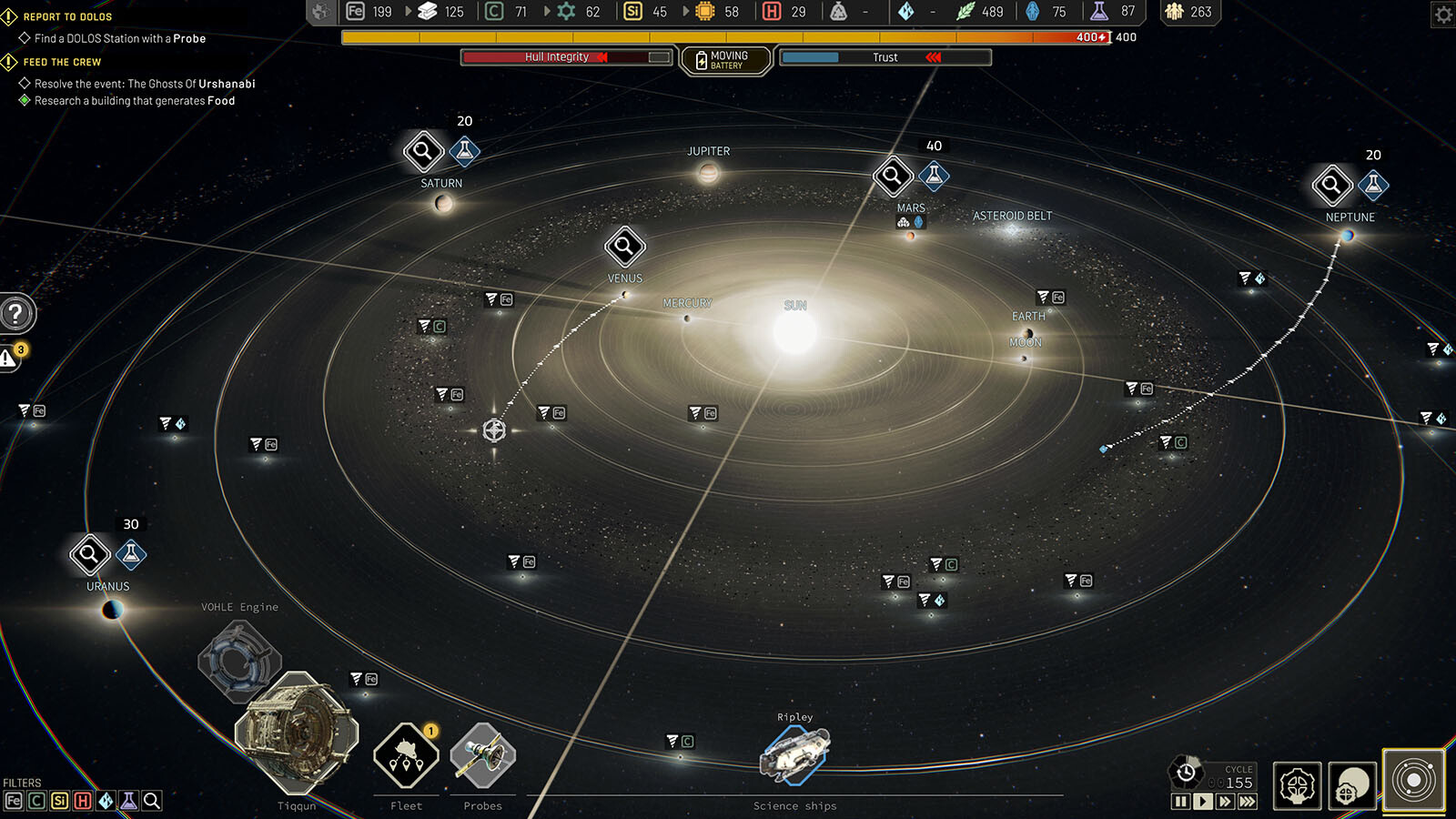
Task: Open the Fleet panel
Action: click(x=406, y=756)
